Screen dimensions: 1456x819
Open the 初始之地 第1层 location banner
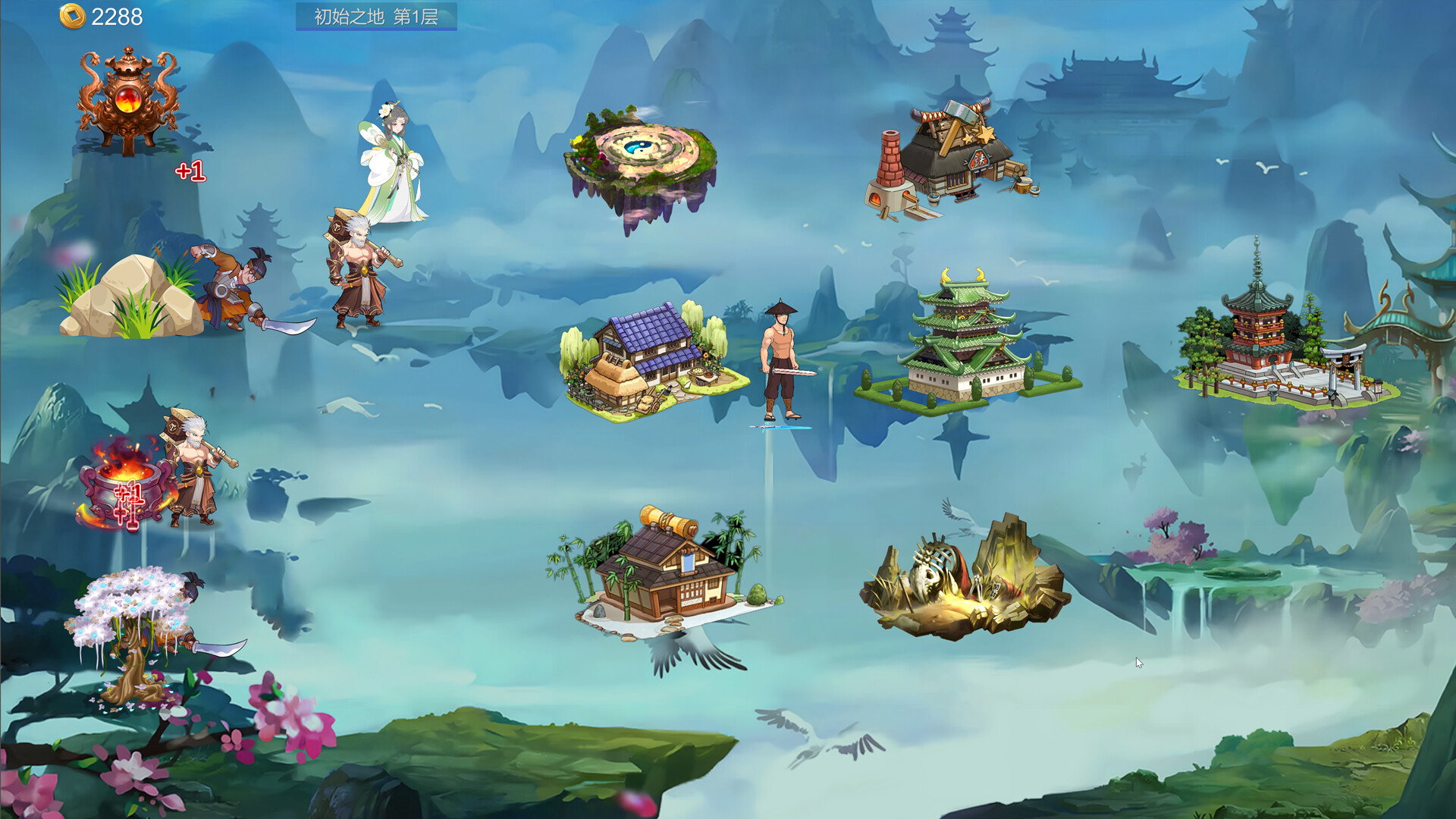point(377,17)
